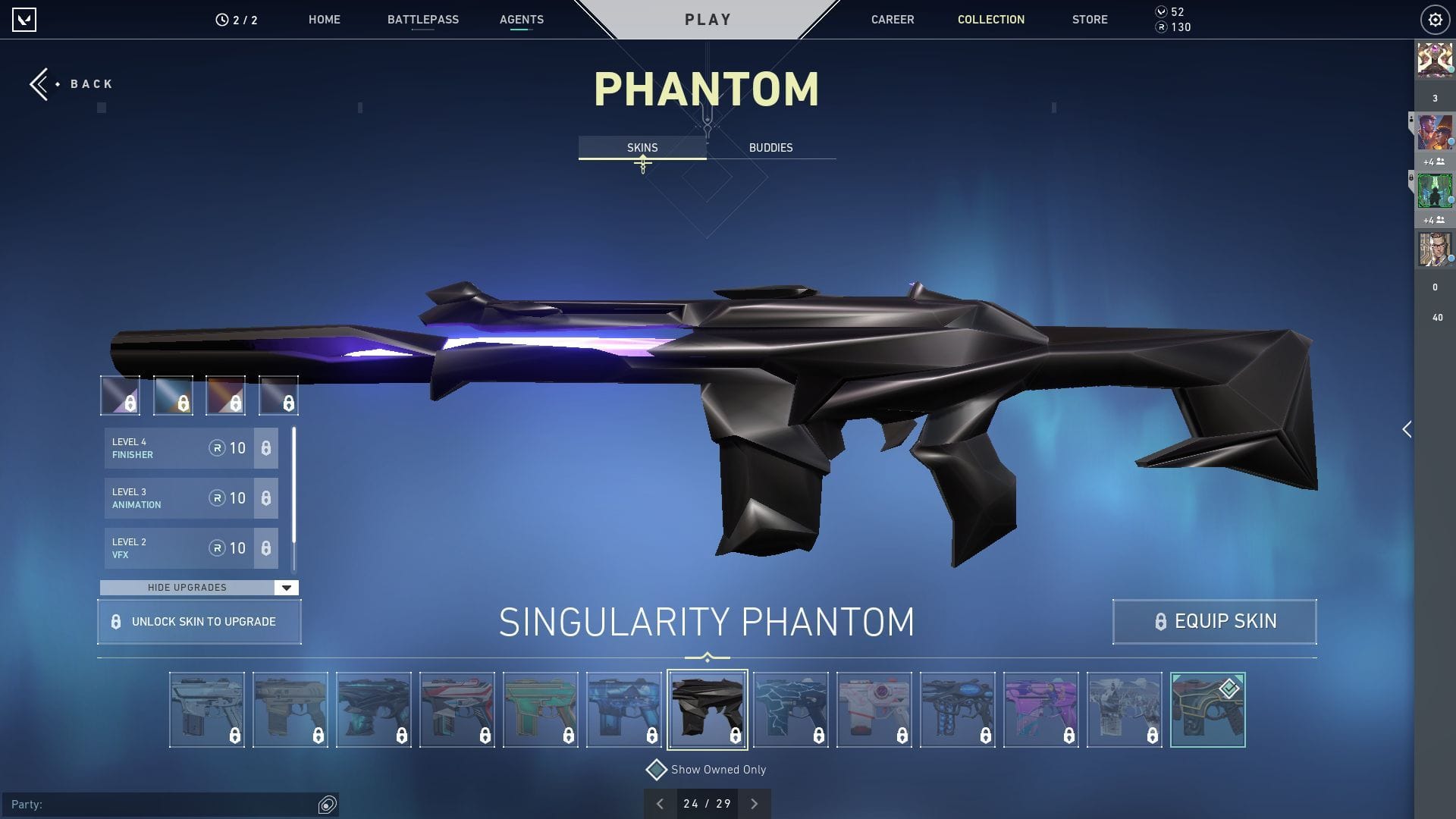The height and width of the screenshot is (819, 1456).
Task: Collapse the party sidebar with the right-edge chevron
Action: pos(1407,429)
